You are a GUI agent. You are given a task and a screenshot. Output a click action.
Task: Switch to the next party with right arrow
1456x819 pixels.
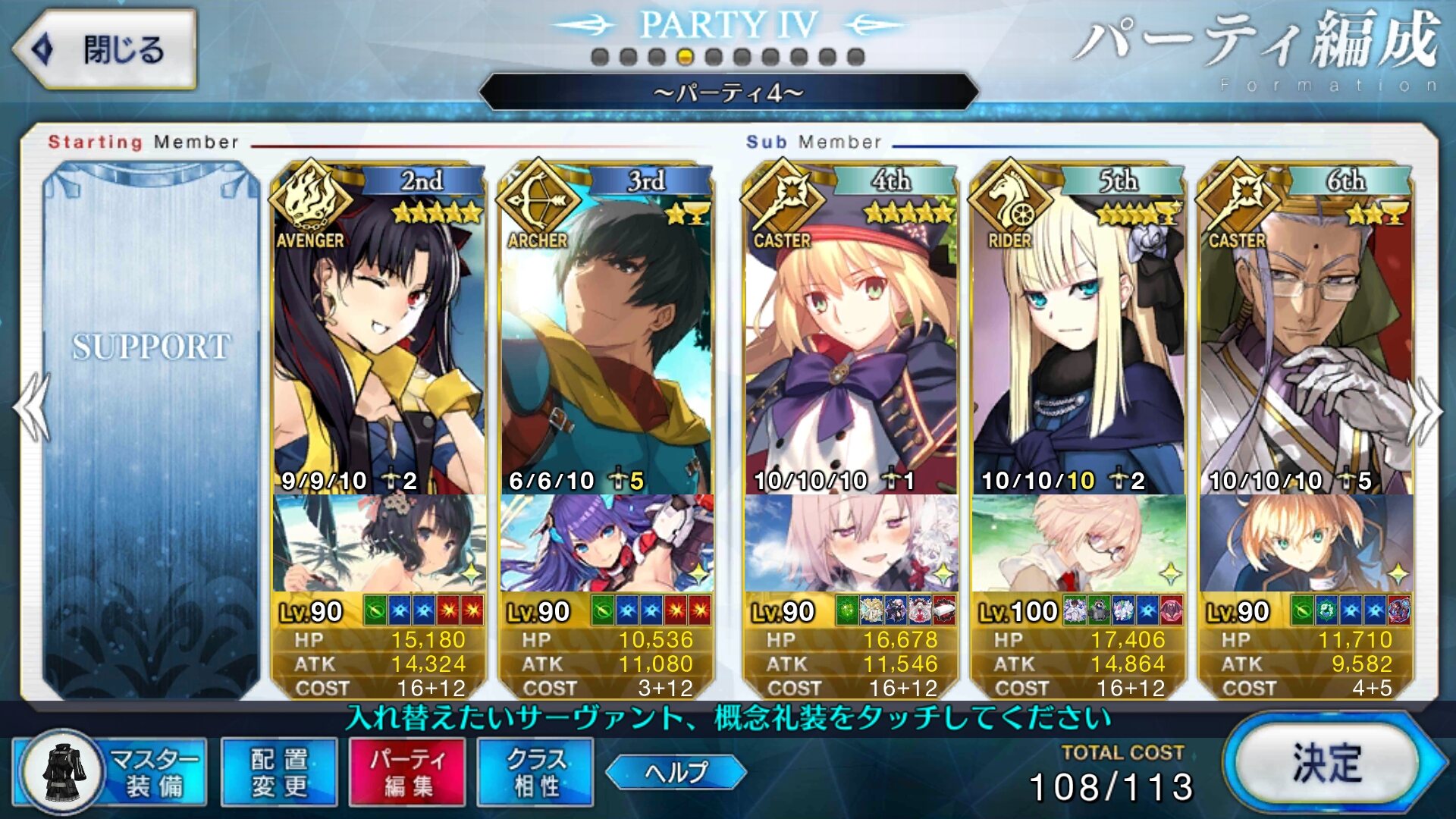click(1426, 409)
